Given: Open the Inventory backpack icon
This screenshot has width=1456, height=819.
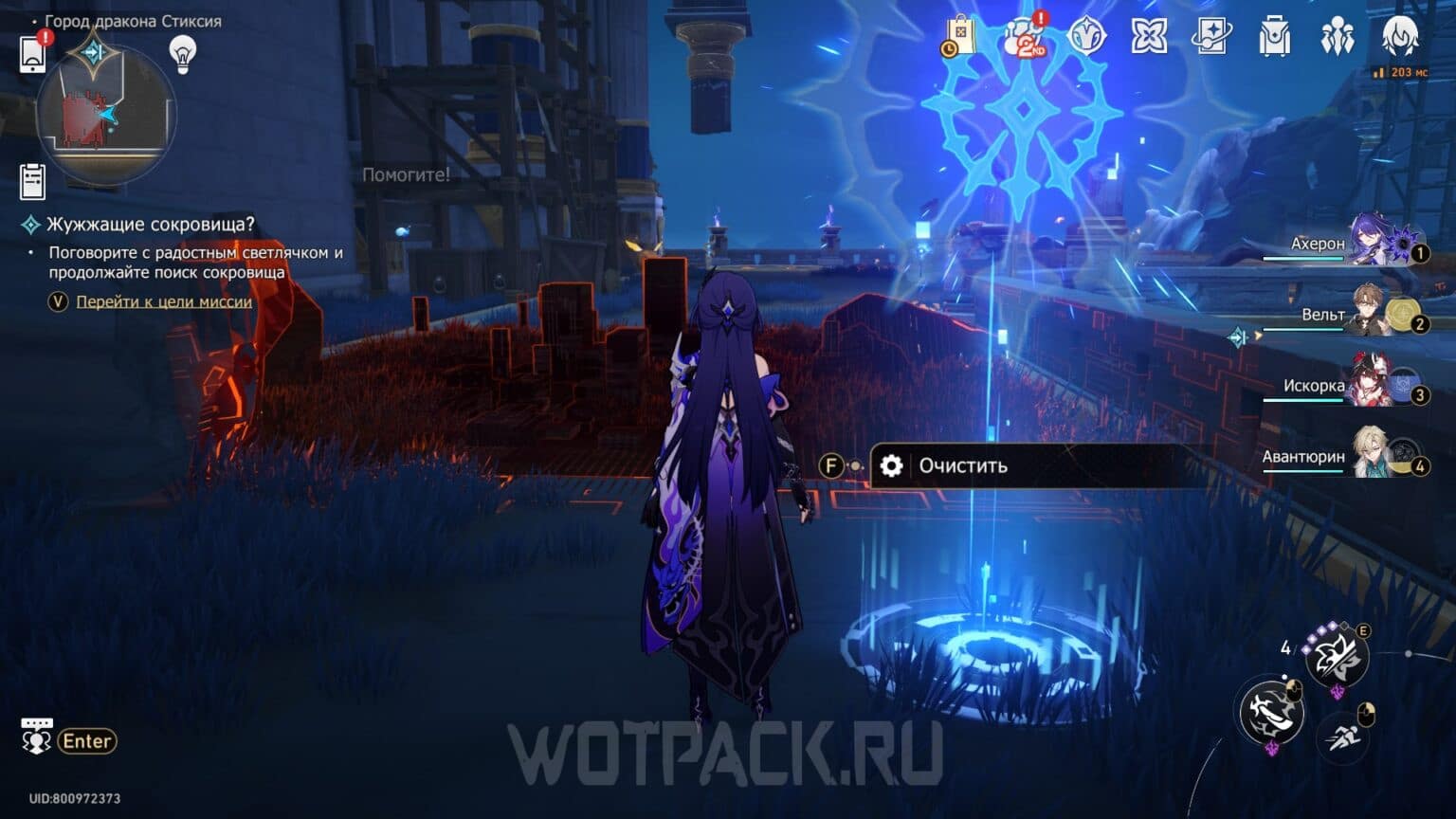Looking at the screenshot, I should pos(1273,36).
